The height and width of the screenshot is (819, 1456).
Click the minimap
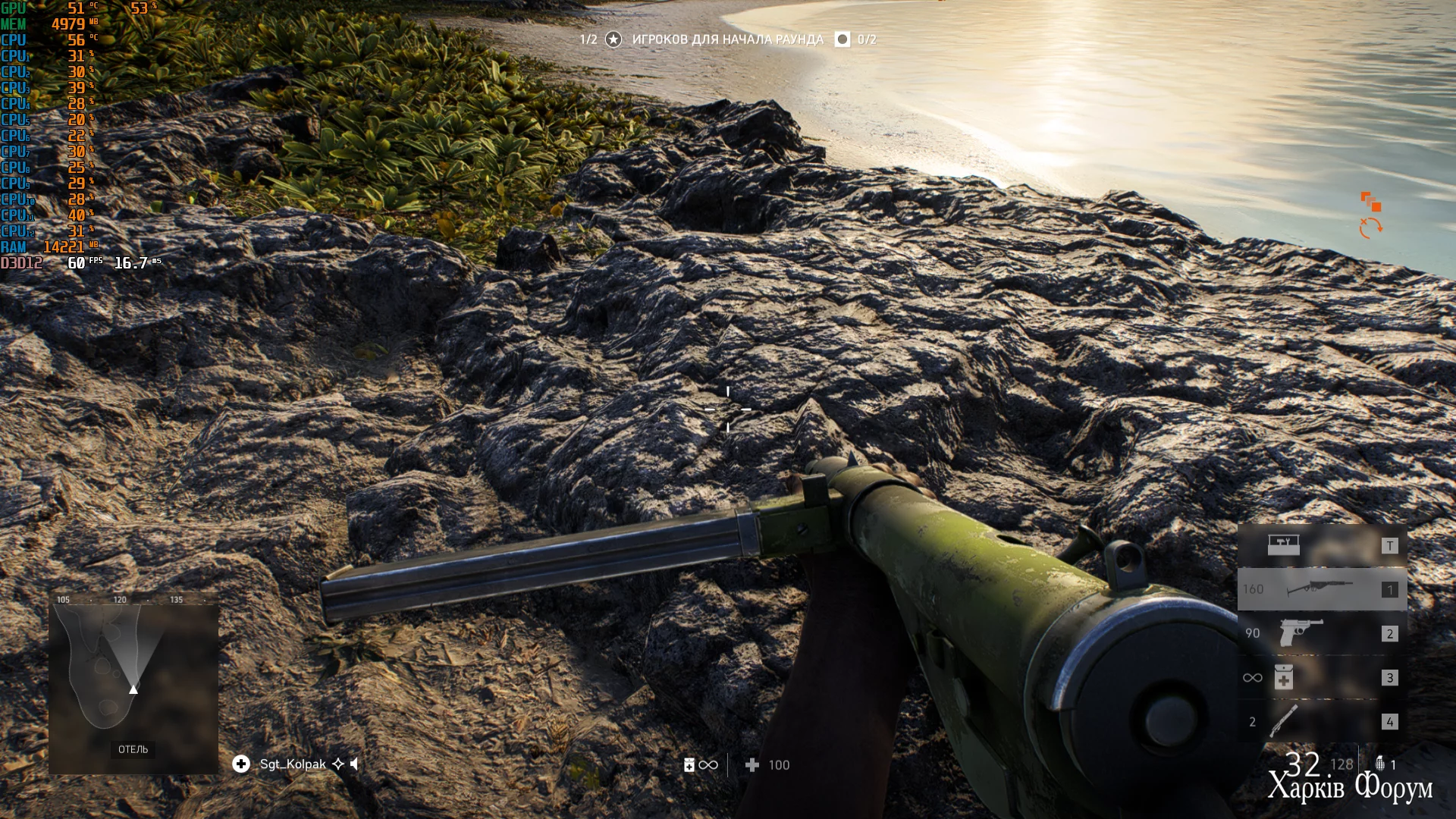133,682
